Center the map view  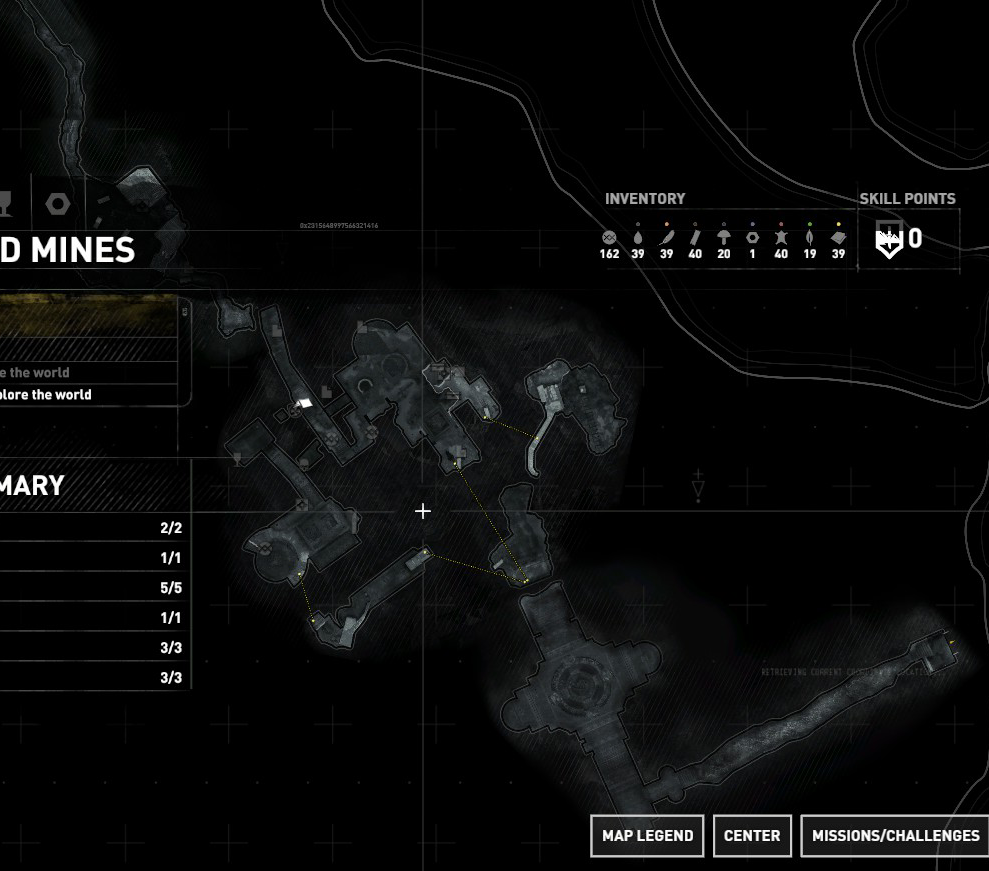752,836
